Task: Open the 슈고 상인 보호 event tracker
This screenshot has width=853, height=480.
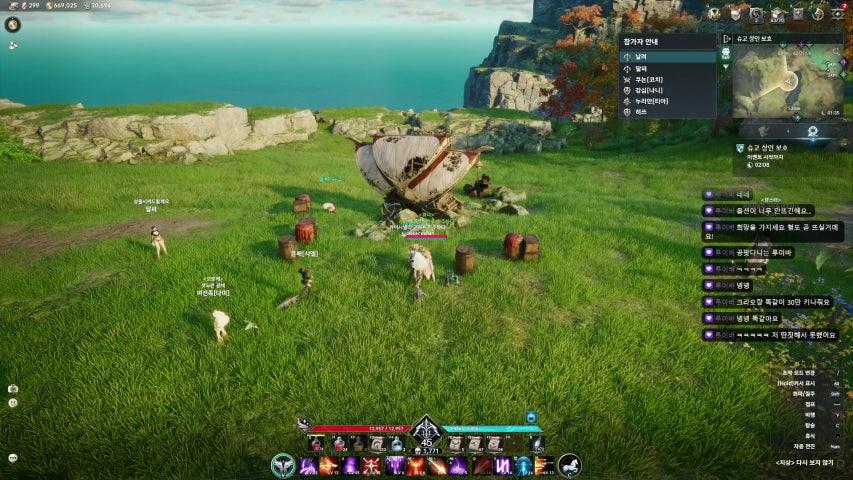Action: pos(767,148)
